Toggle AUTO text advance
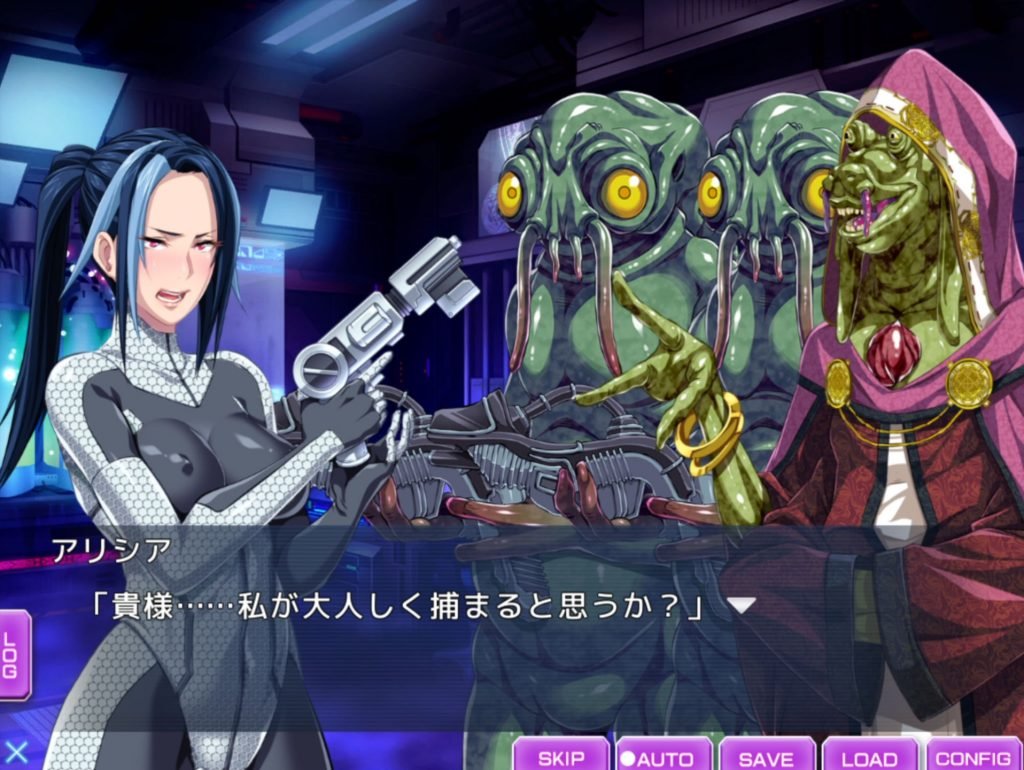 click(664, 757)
